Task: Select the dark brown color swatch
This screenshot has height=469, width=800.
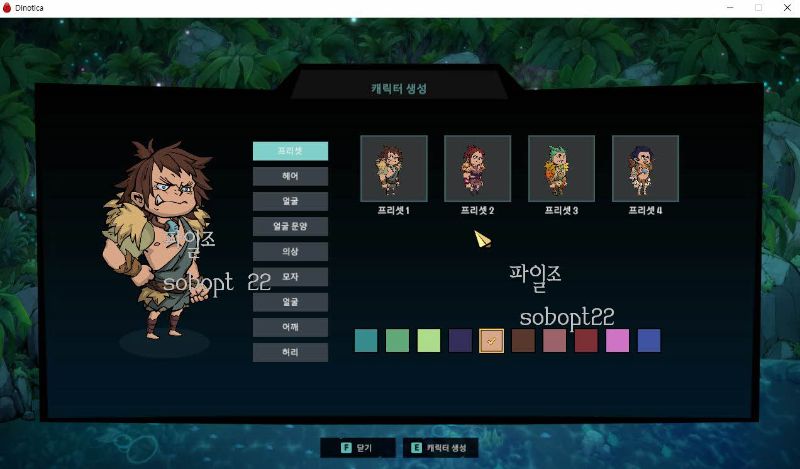Action: click(x=523, y=341)
